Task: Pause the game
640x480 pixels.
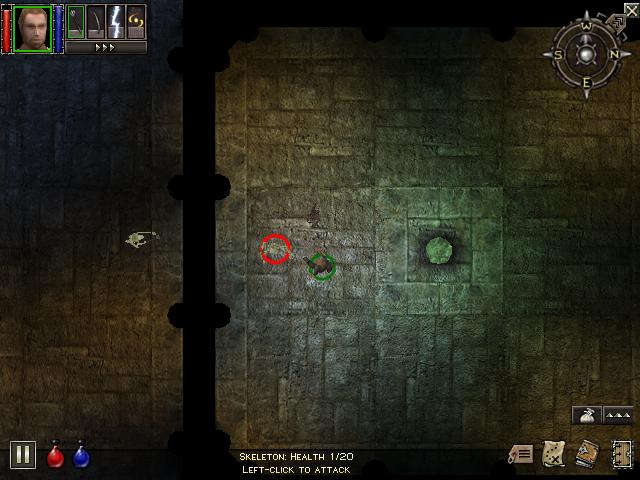Action: pyautogui.click(x=23, y=455)
